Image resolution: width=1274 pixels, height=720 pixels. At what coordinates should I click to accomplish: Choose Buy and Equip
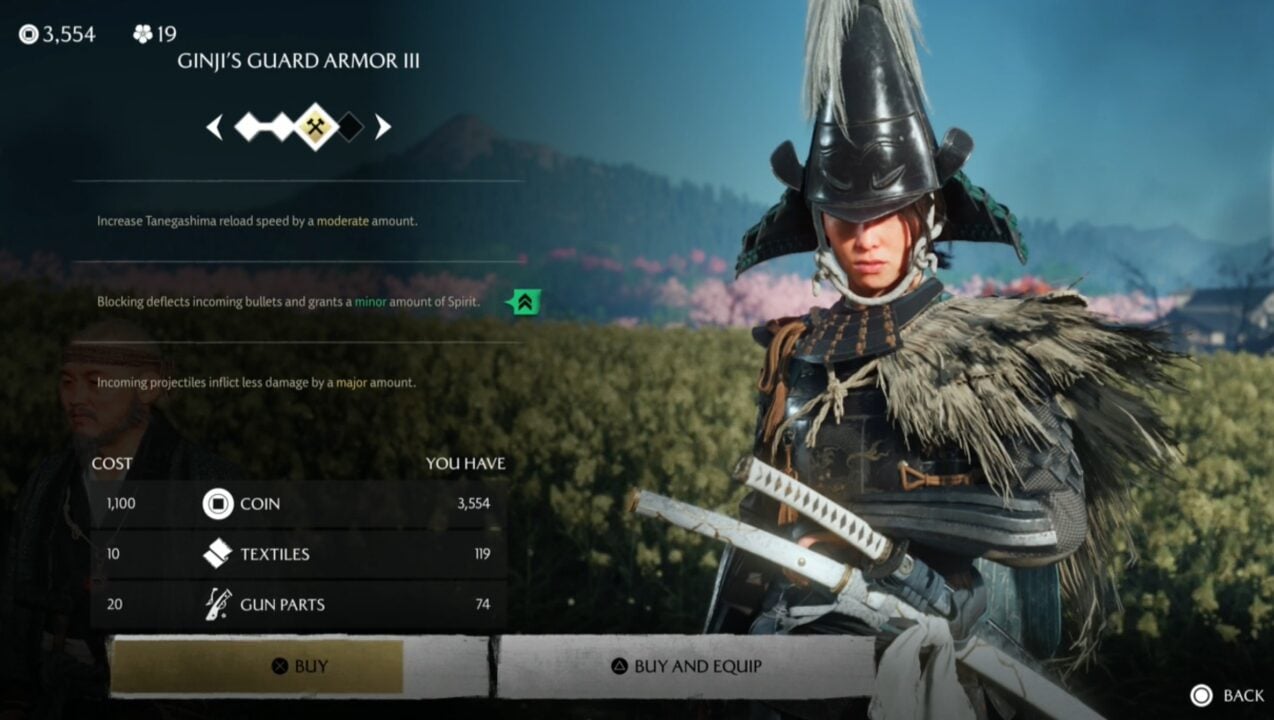pyautogui.click(x=686, y=666)
